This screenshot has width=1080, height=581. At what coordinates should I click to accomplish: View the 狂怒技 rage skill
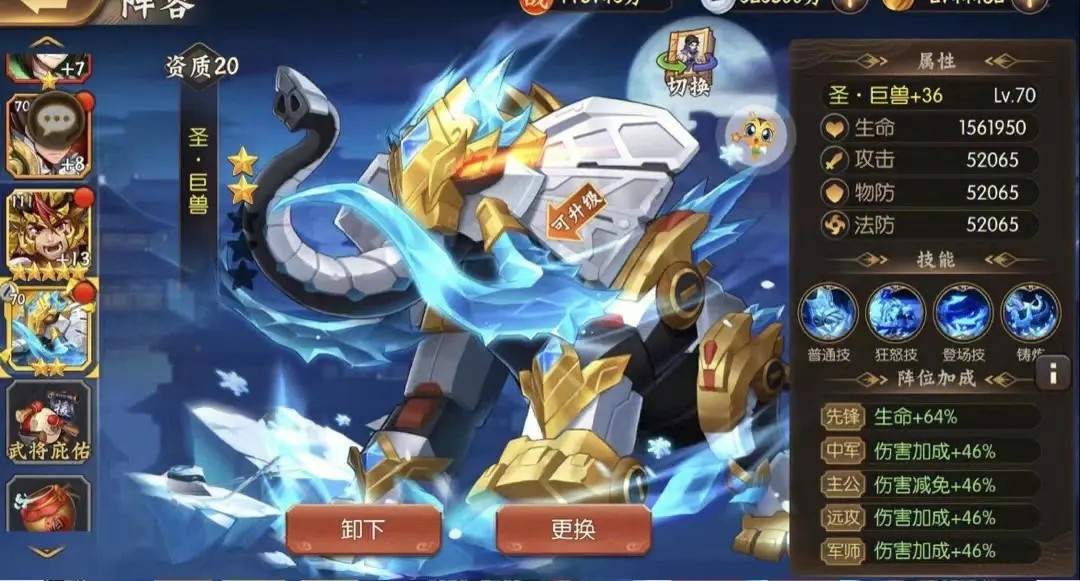(895, 315)
